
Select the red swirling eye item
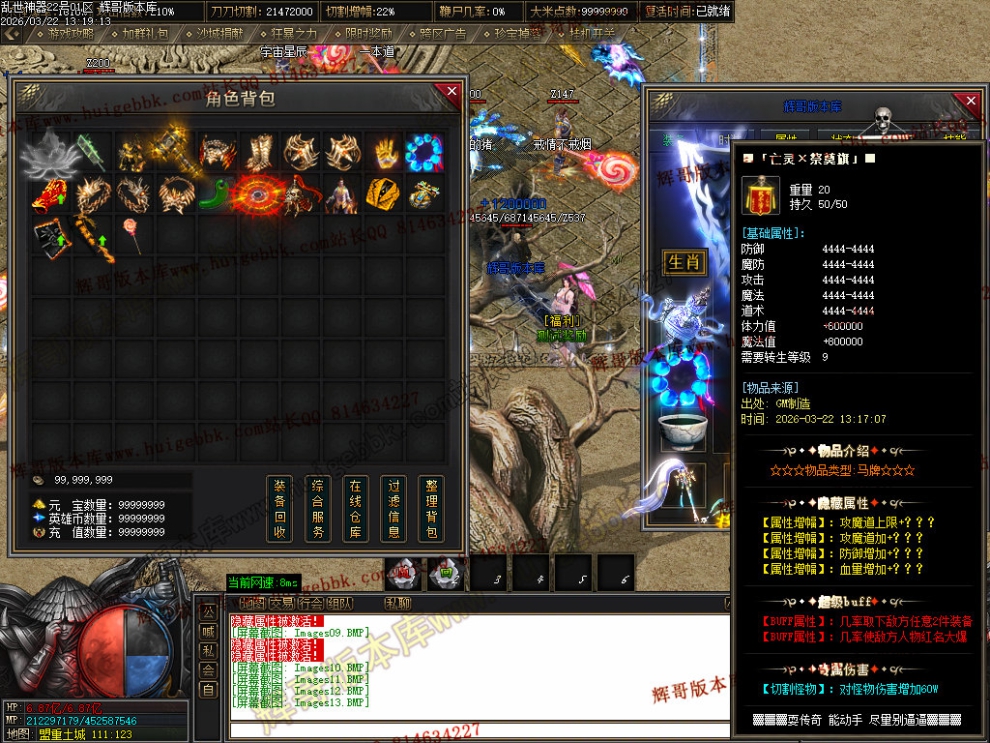(x=257, y=194)
